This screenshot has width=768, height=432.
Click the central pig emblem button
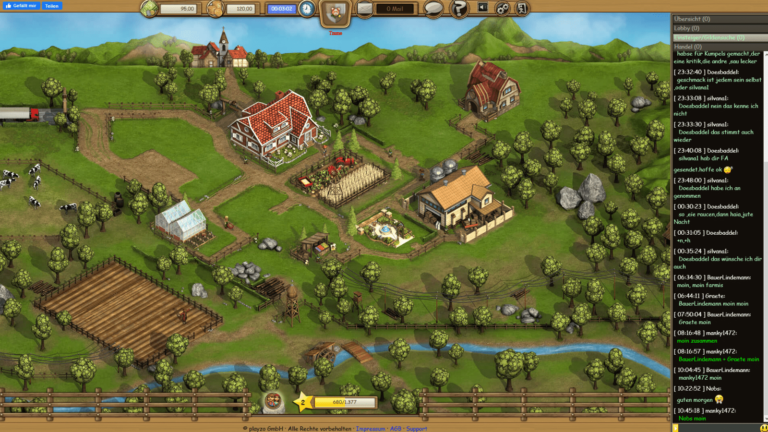(x=335, y=12)
